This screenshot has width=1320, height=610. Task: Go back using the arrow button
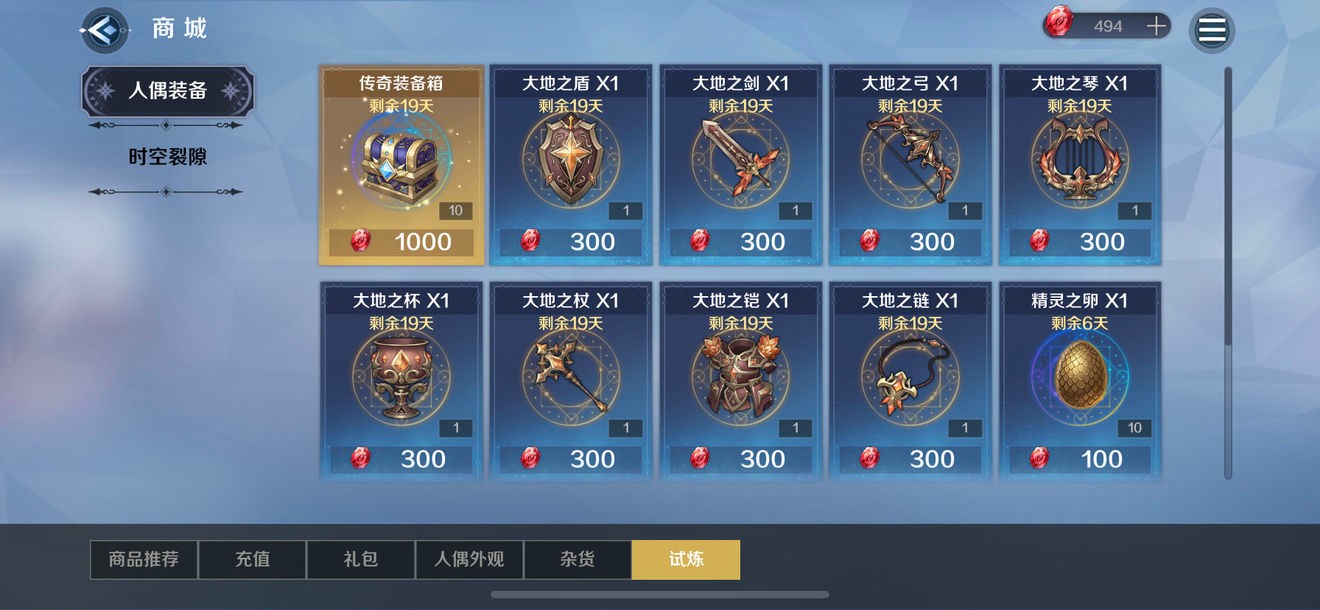[x=104, y=30]
